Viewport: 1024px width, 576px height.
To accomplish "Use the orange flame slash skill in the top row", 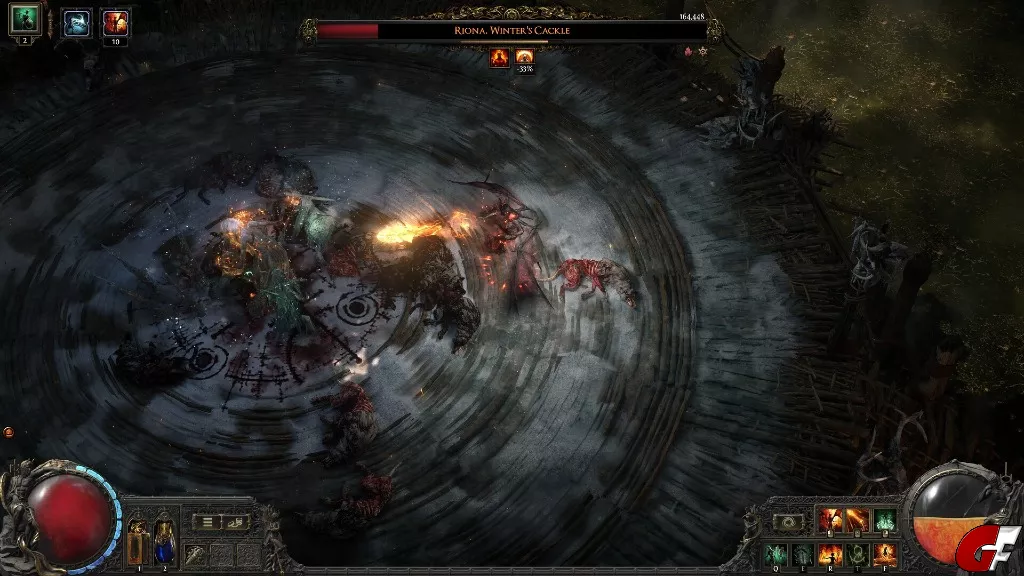I will coord(857,520).
